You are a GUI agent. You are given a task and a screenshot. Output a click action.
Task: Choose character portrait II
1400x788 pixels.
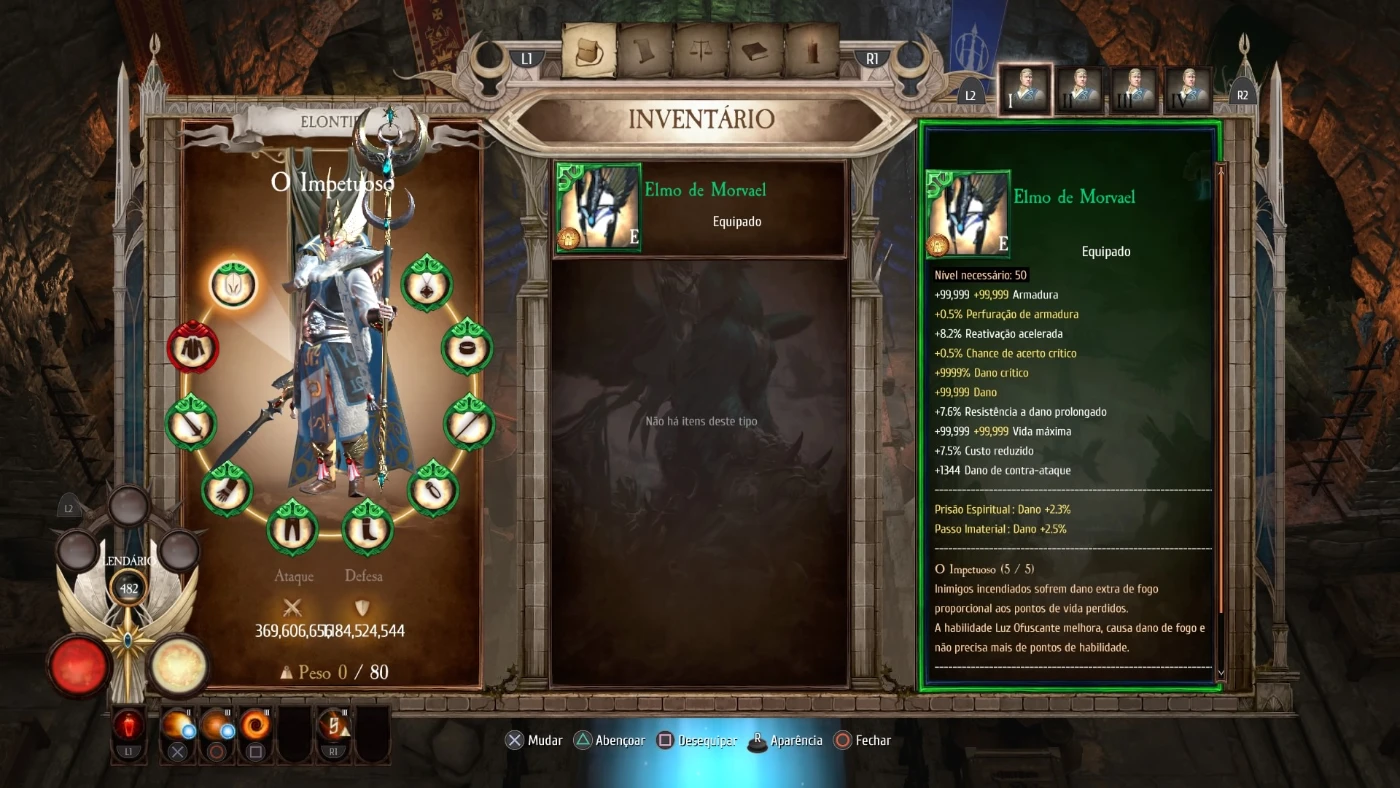(x=1079, y=90)
